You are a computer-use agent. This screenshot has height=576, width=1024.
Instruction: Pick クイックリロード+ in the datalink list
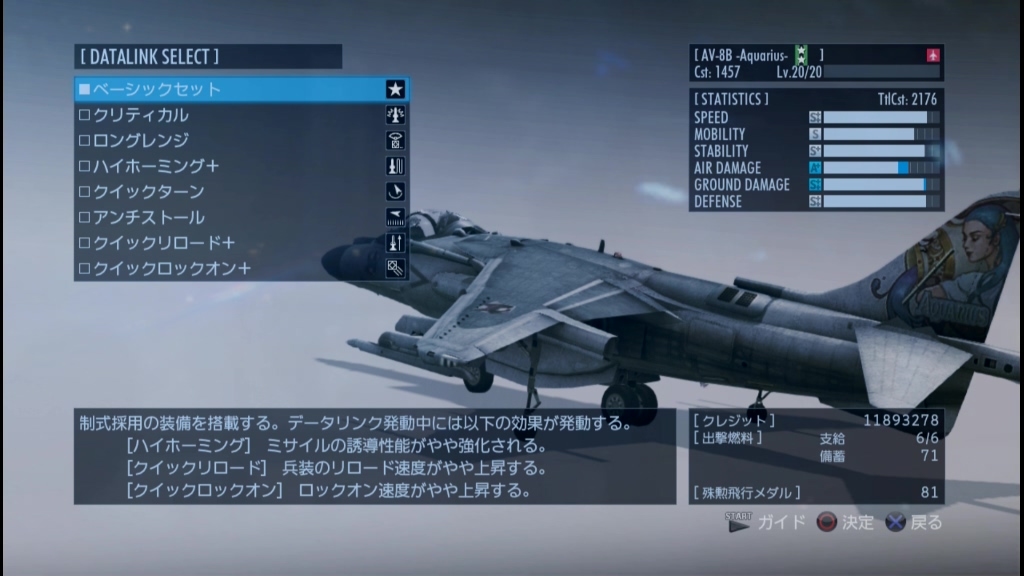240,243
